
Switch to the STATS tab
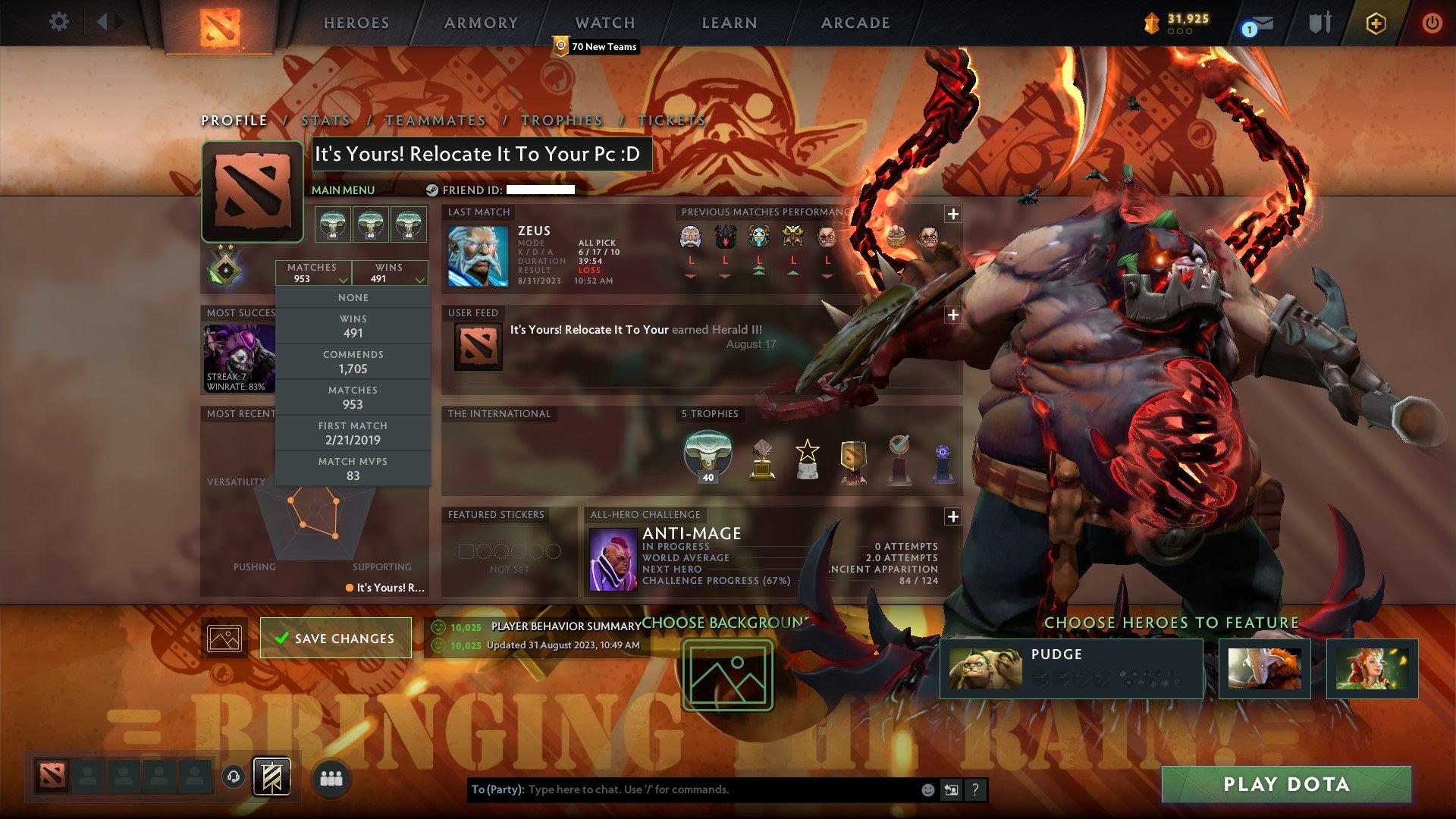click(324, 120)
